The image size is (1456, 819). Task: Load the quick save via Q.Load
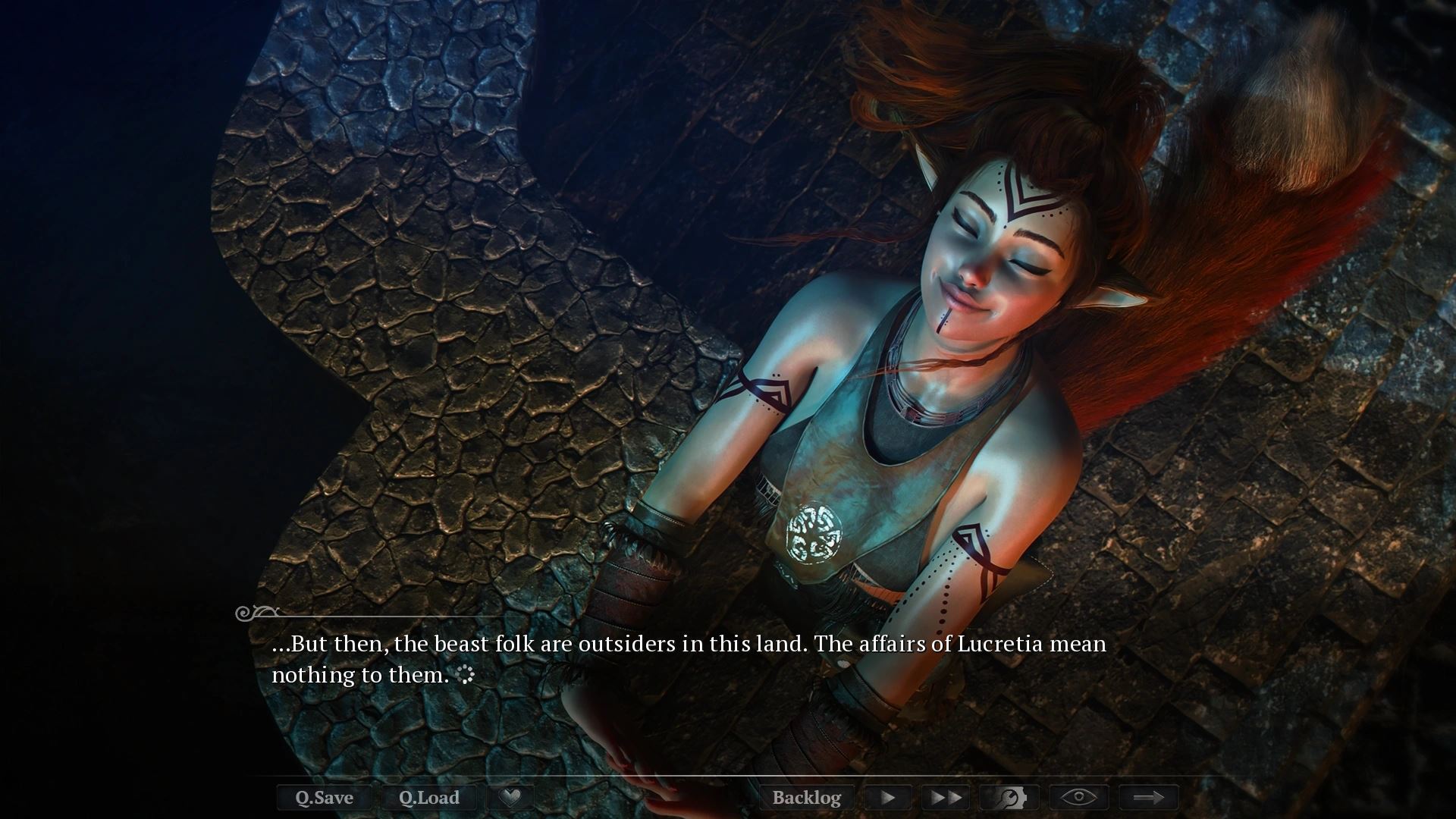pyautogui.click(x=429, y=797)
